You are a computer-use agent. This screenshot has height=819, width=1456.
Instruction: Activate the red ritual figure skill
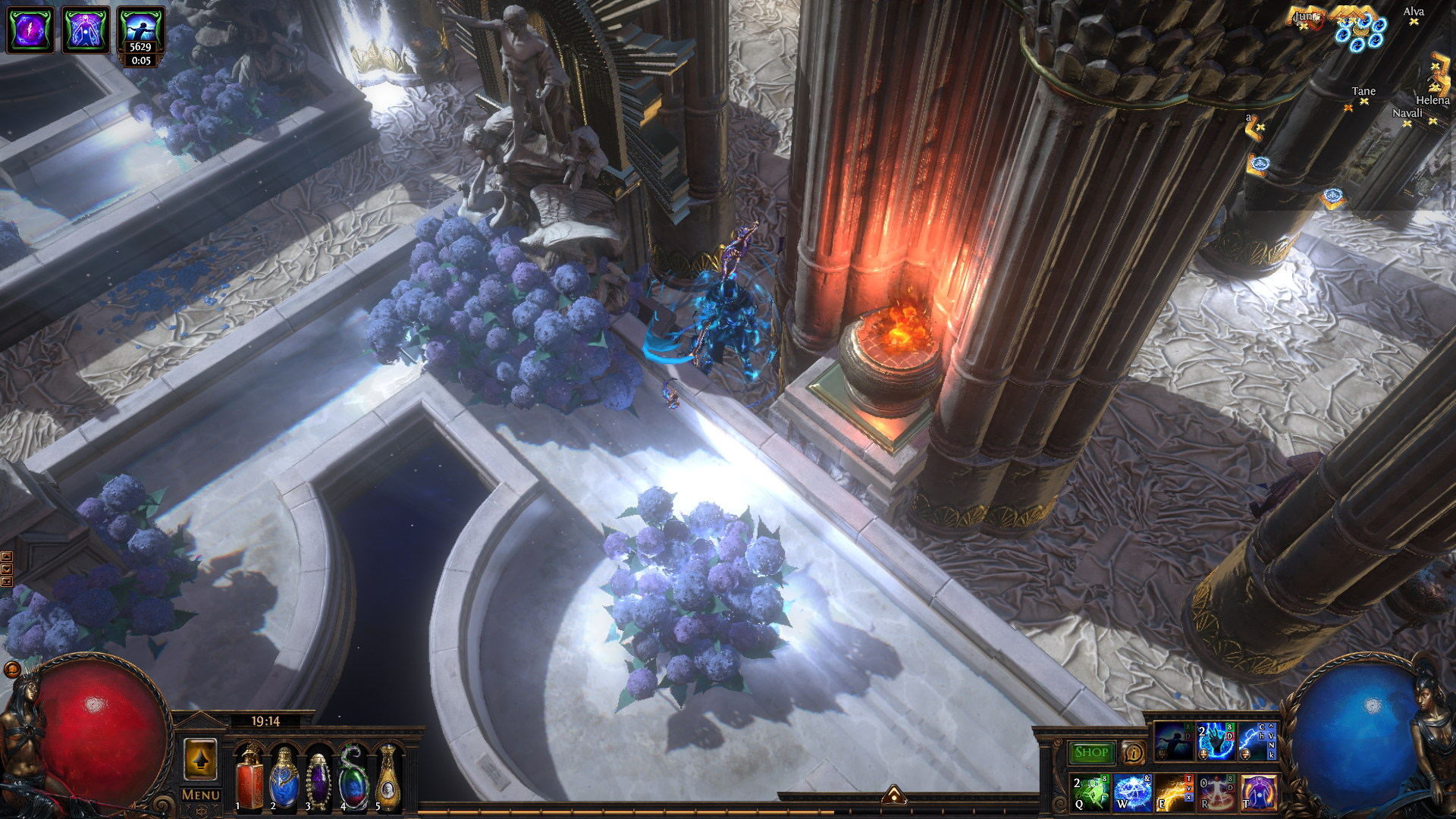tap(1216, 792)
